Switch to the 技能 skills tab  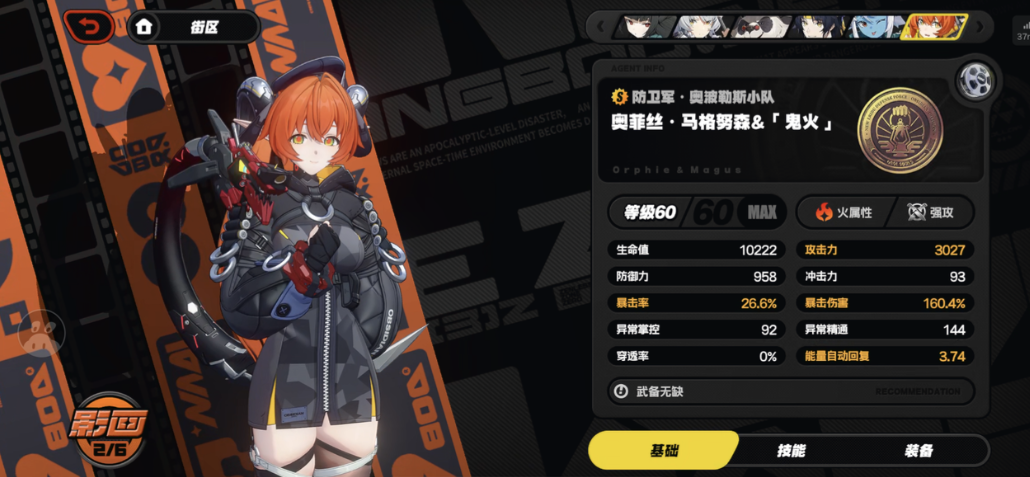(790, 451)
